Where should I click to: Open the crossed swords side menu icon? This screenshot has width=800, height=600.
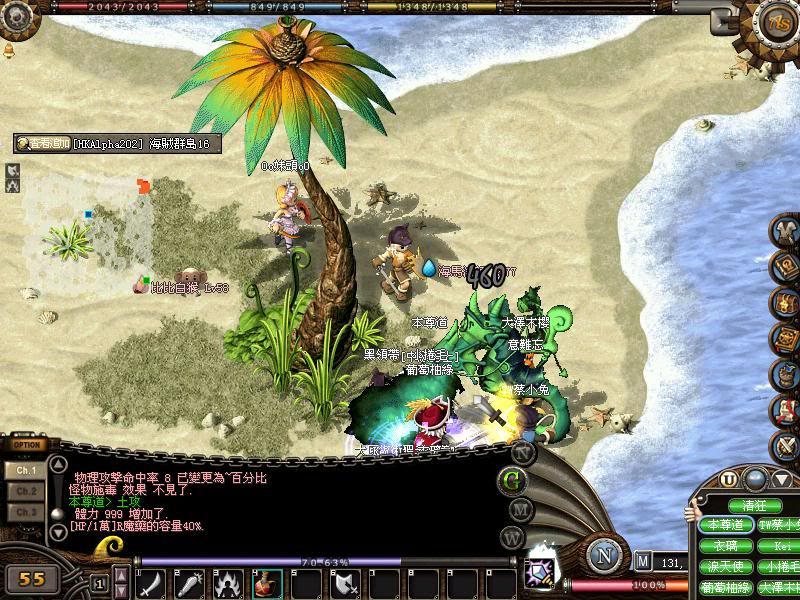(786, 445)
